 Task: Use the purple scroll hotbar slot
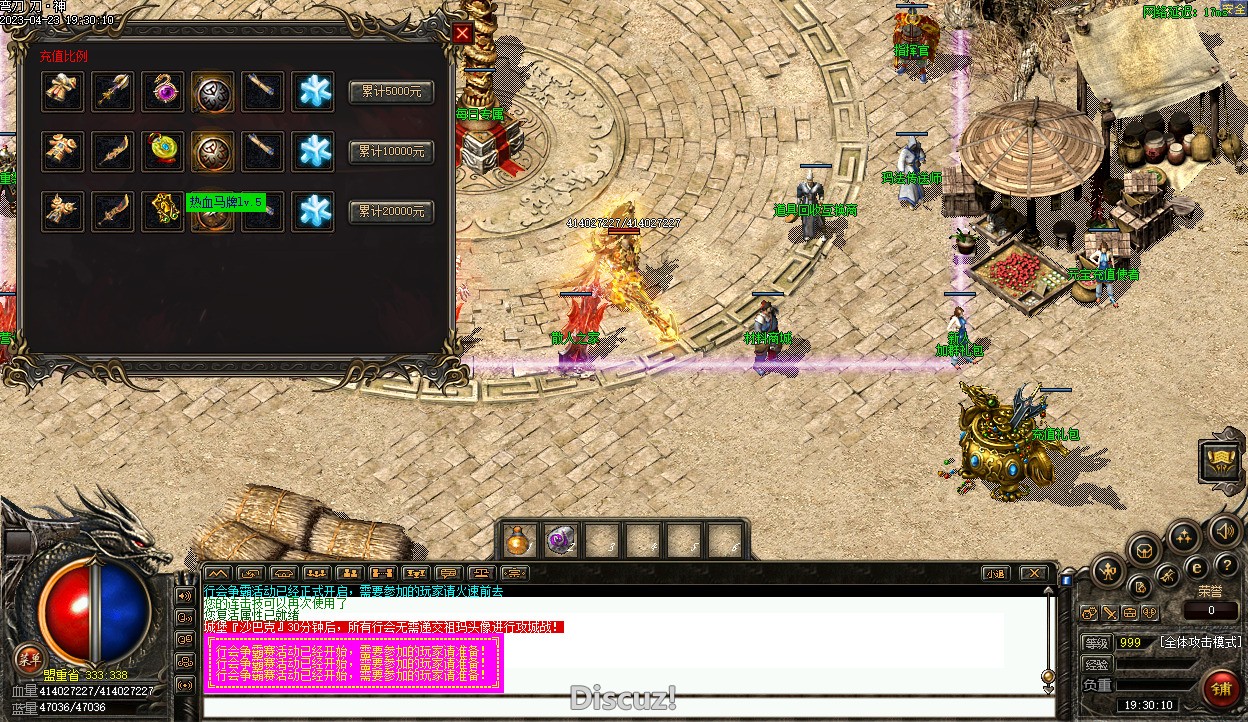[x=559, y=540]
